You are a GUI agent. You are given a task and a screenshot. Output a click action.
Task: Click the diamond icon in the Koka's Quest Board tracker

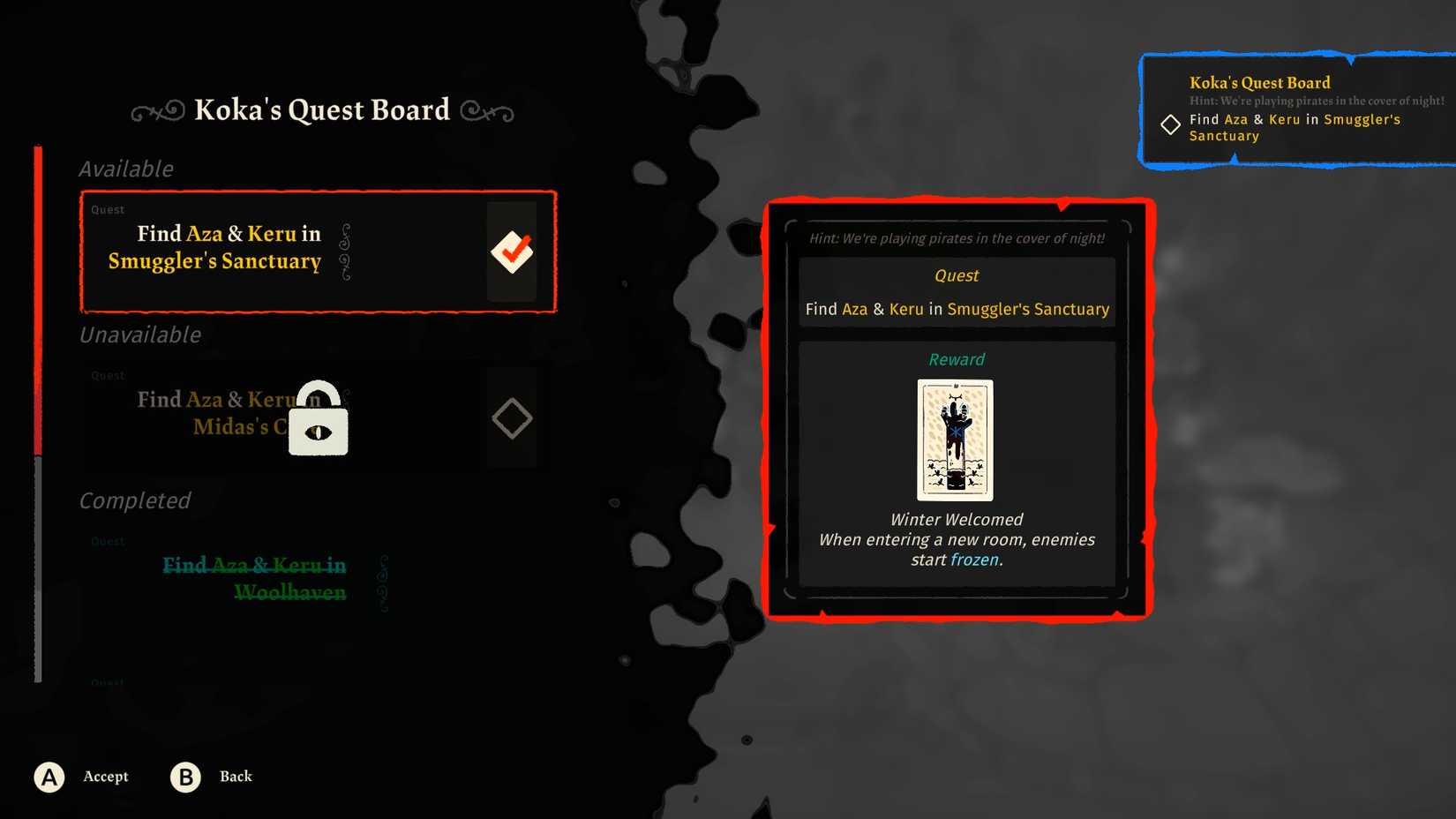point(1170,124)
